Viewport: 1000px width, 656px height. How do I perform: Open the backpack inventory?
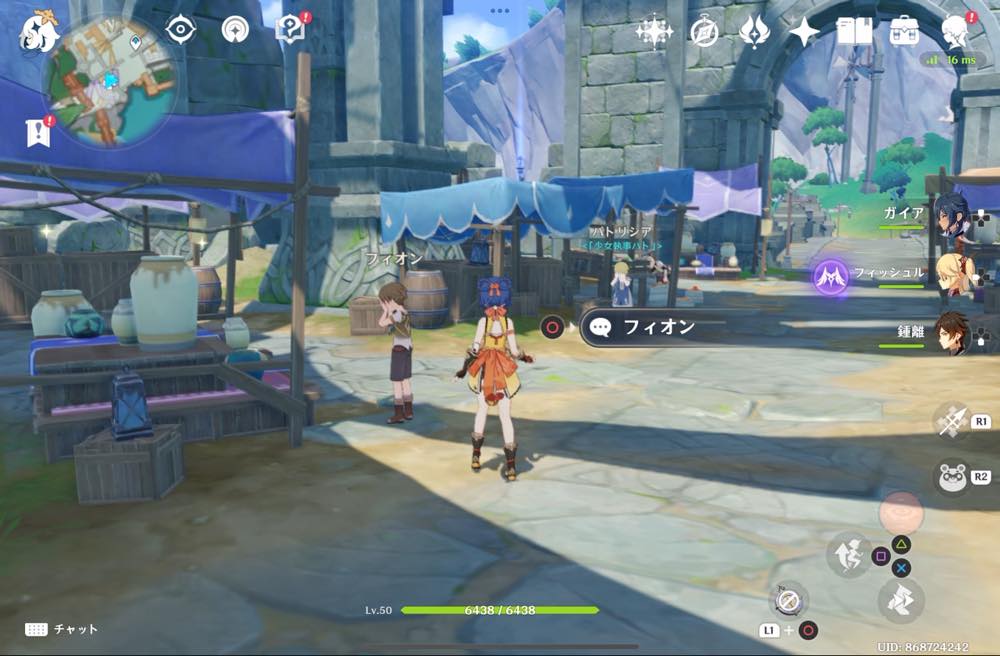[x=905, y=32]
